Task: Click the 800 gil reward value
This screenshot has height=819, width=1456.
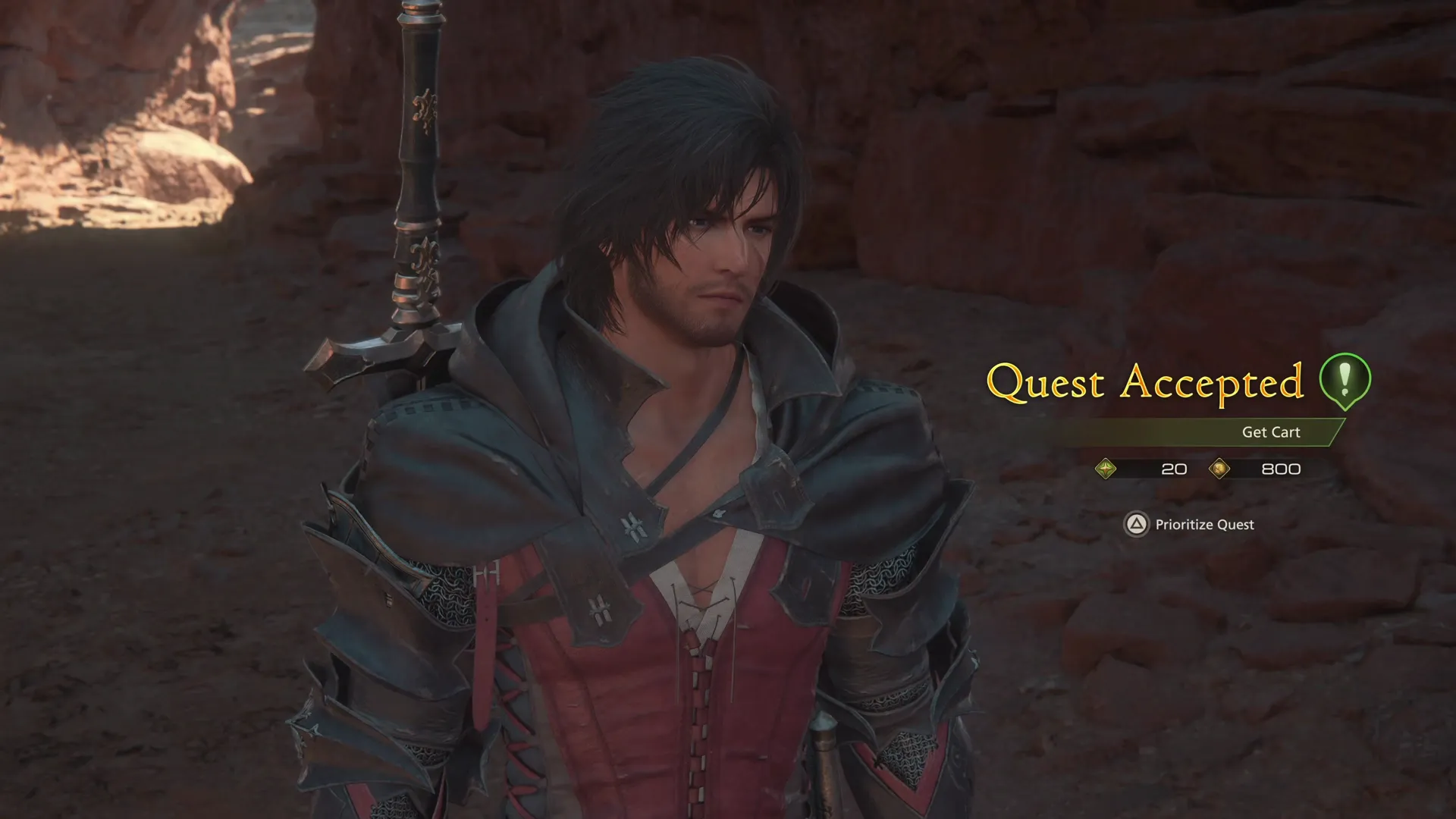Action: [x=1279, y=469]
